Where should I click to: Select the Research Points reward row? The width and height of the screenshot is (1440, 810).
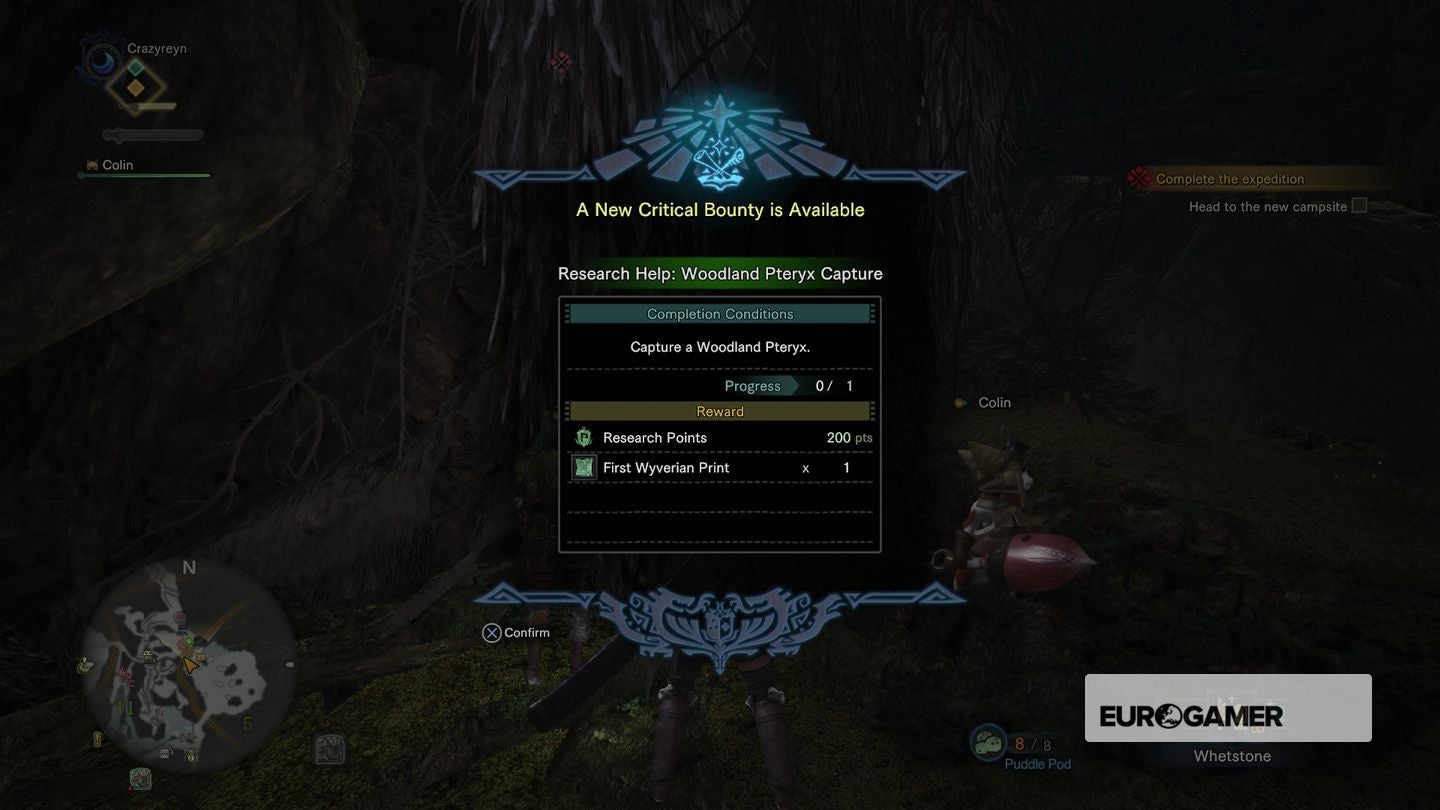pyautogui.click(x=719, y=438)
